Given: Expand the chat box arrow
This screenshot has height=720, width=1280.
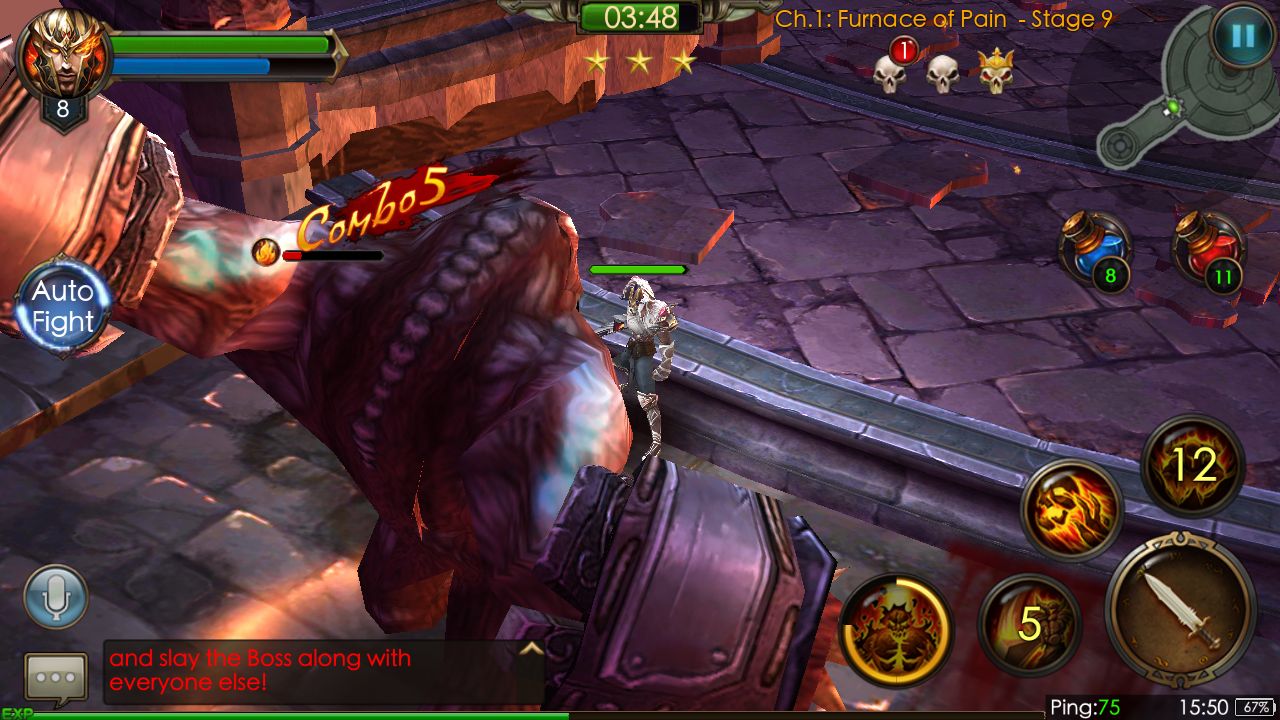Looking at the screenshot, I should click(531, 649).
